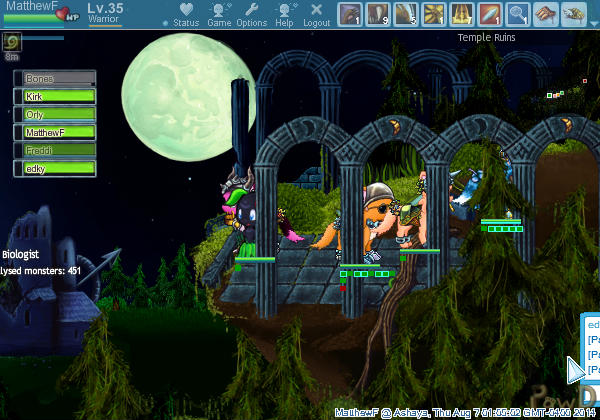The image size is (600, 420).
Task: Click the Logout button
Action: pyautogui.click(x=316, y=14)
